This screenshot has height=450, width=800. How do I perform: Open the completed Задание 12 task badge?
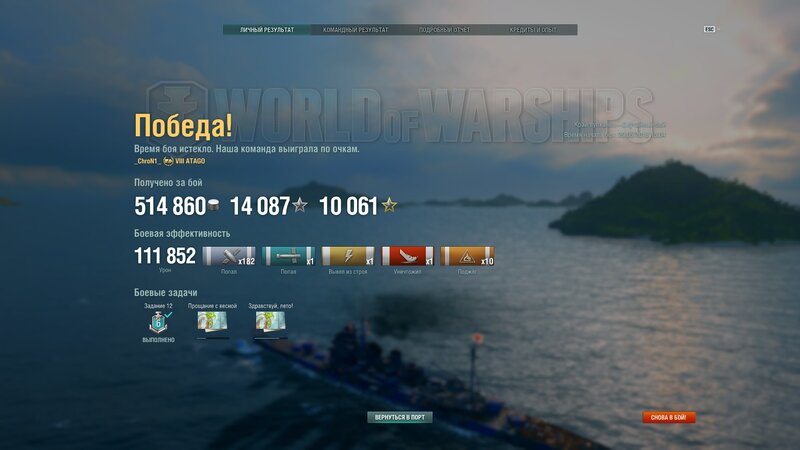[158, 322]
